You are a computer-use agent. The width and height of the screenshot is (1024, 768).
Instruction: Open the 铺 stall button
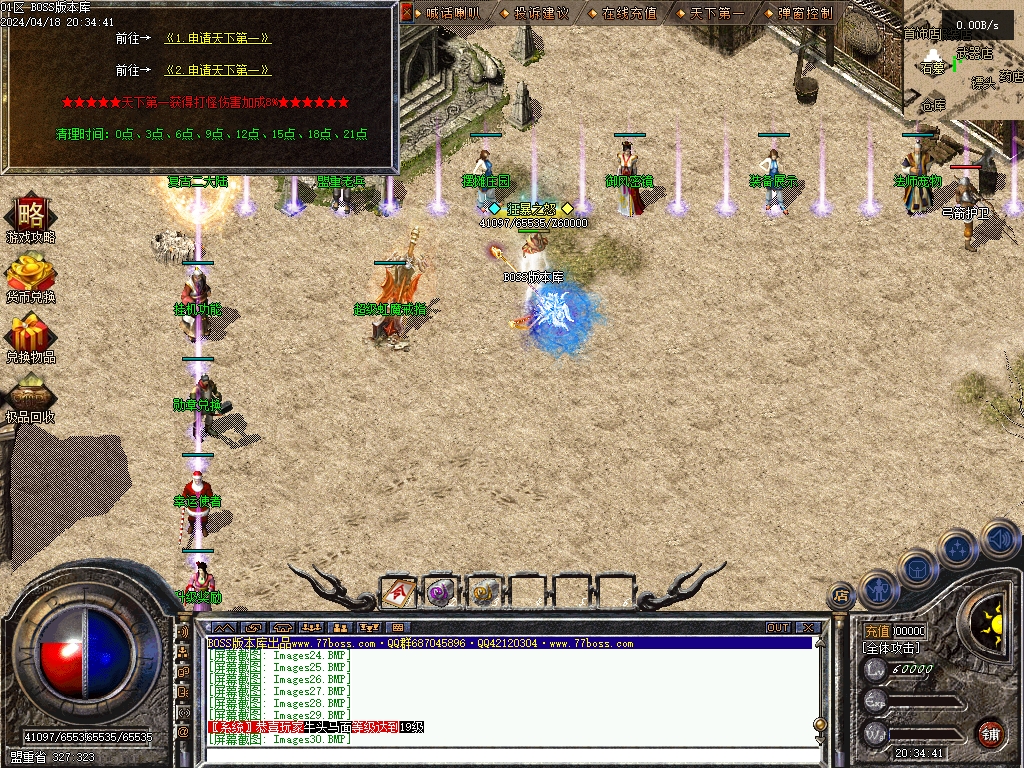(x=990, y=733)
